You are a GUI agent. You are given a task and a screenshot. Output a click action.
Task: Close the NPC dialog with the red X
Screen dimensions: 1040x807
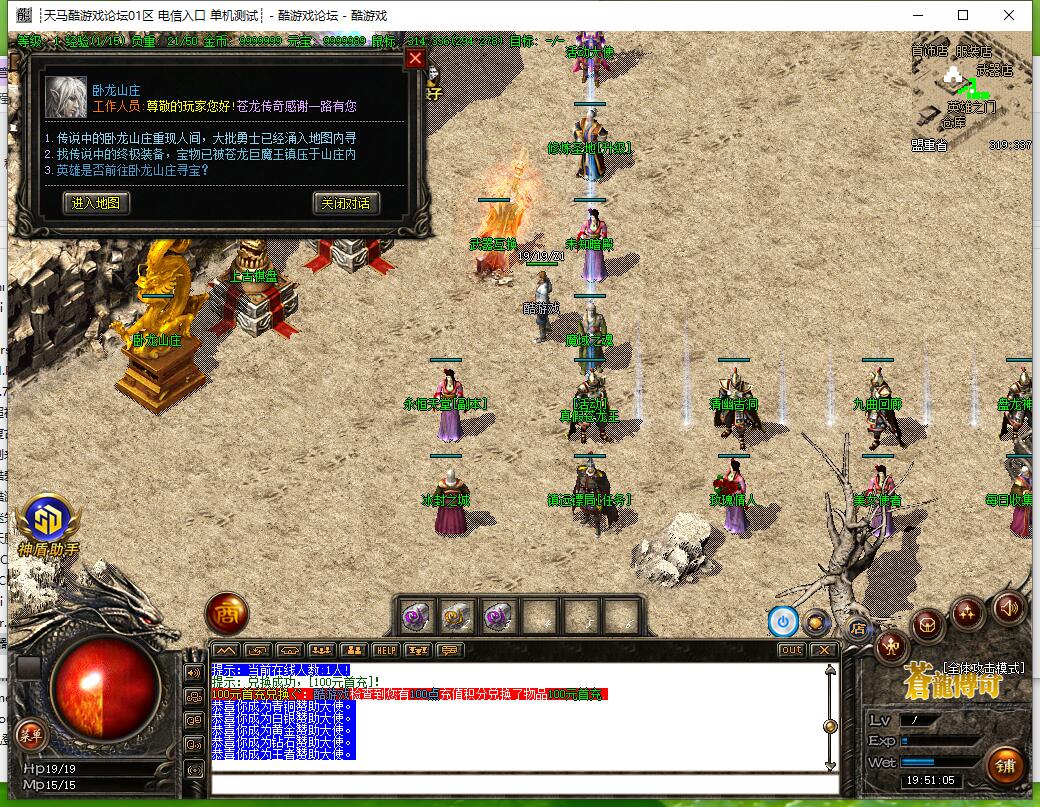415,59
